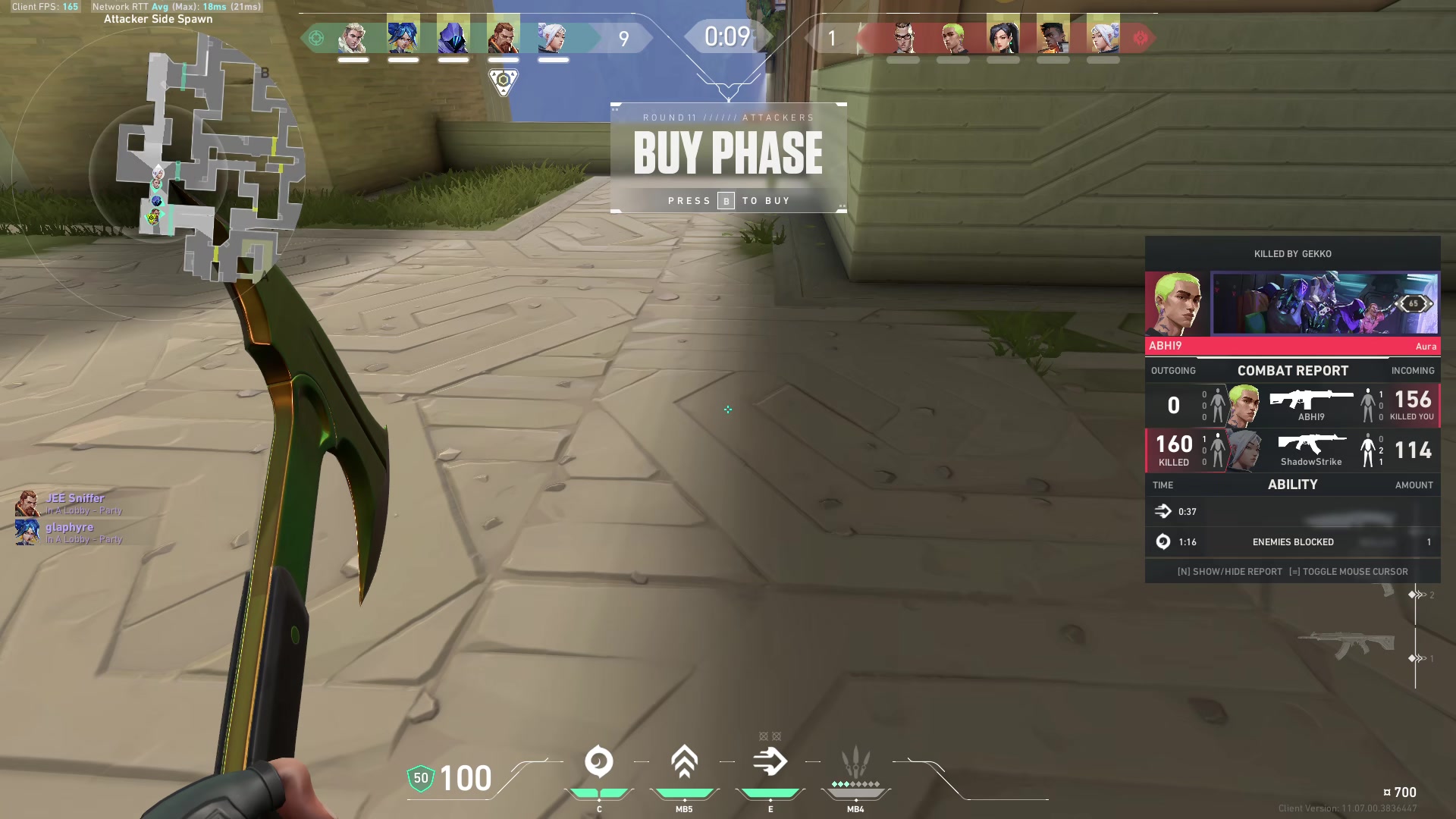Toggle the attacker team score marker showing 9

(x=623, y=38)
